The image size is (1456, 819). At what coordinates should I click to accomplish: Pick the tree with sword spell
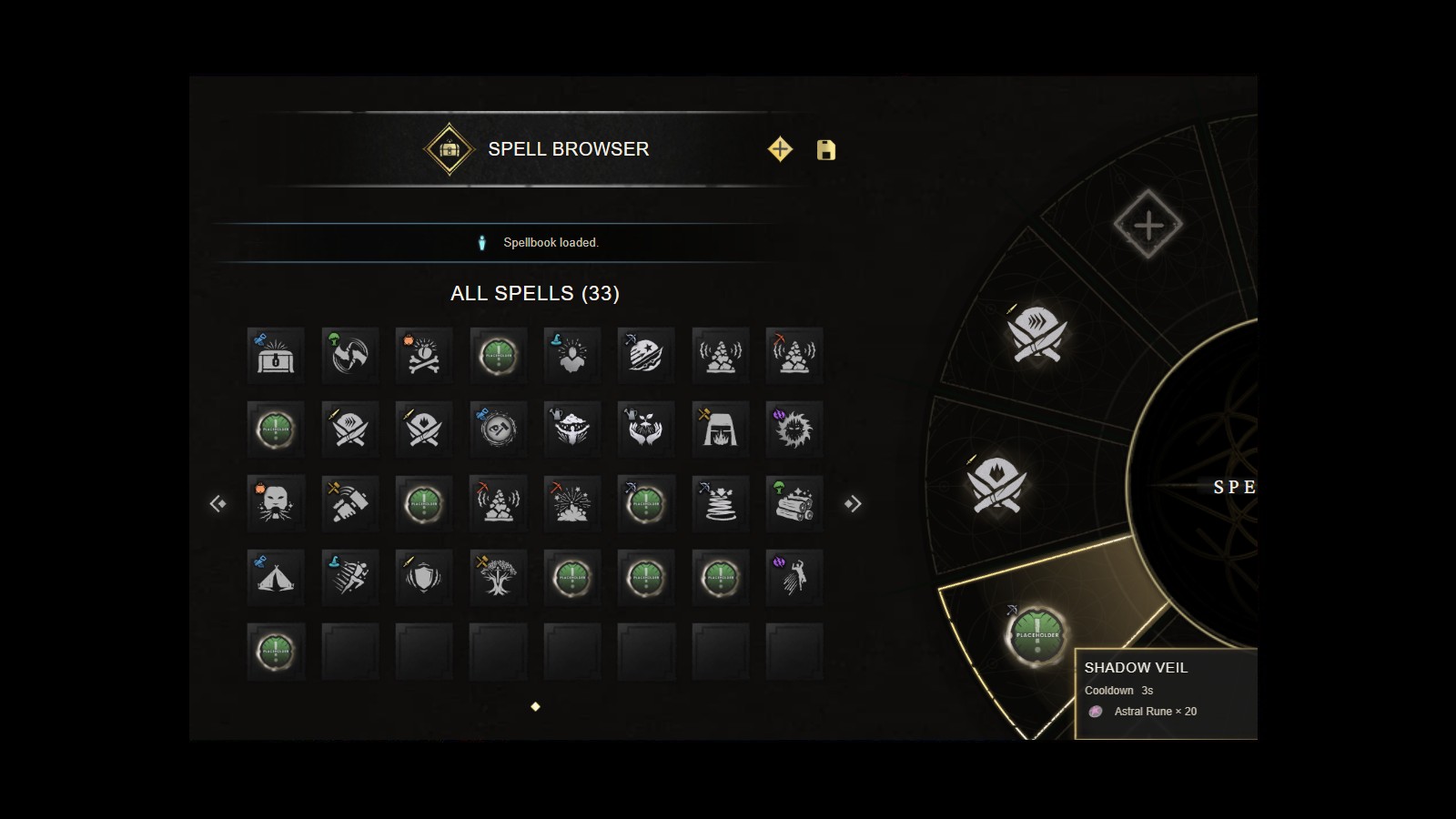click(x=498, y=577)
